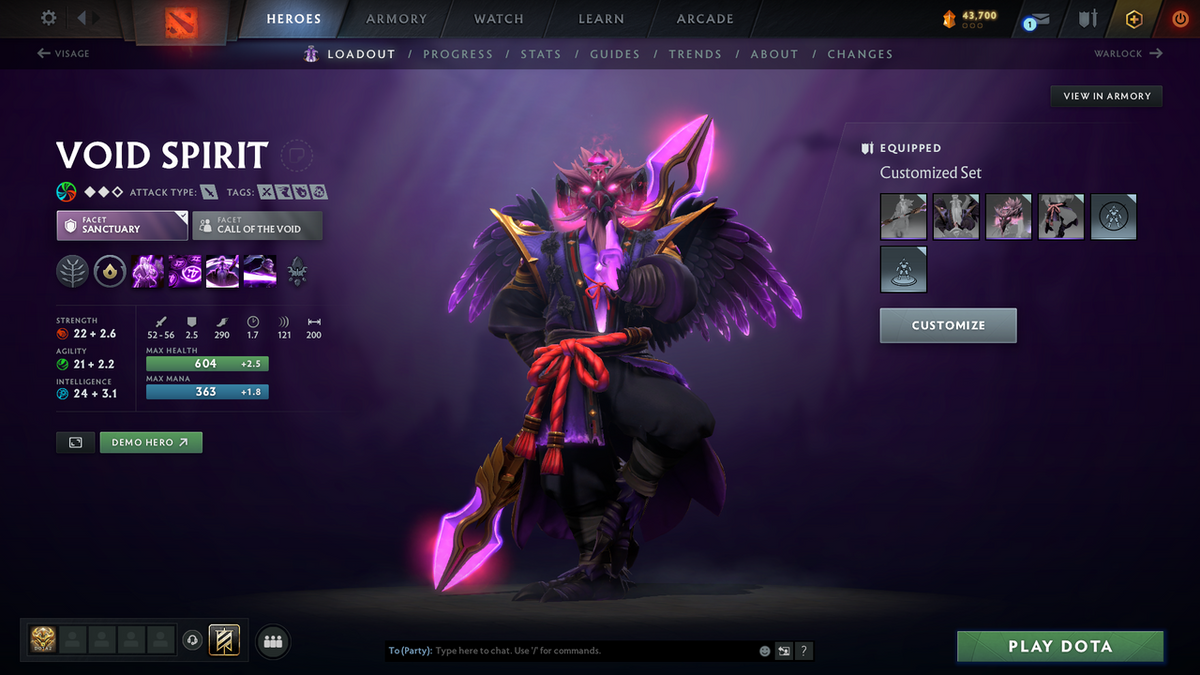This screenshot has height=675, width=1200.
Task: Launch Demo Hero mode
Action: pos(151,442)
